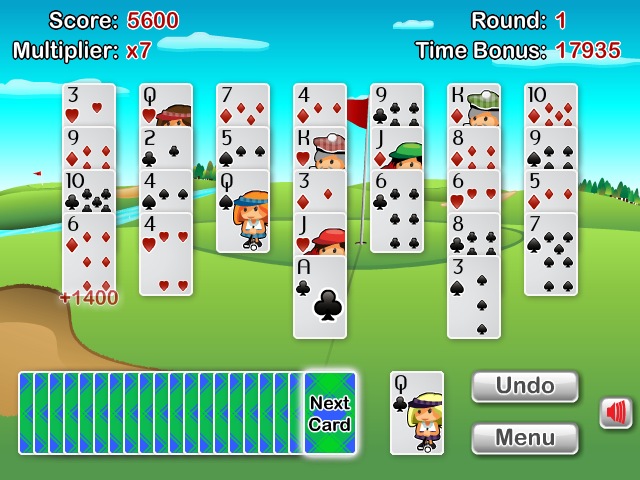Choose the queen of spades in the tableau
Image resolution: width=640 pixels, height=480 pixels.
(243, 212)
